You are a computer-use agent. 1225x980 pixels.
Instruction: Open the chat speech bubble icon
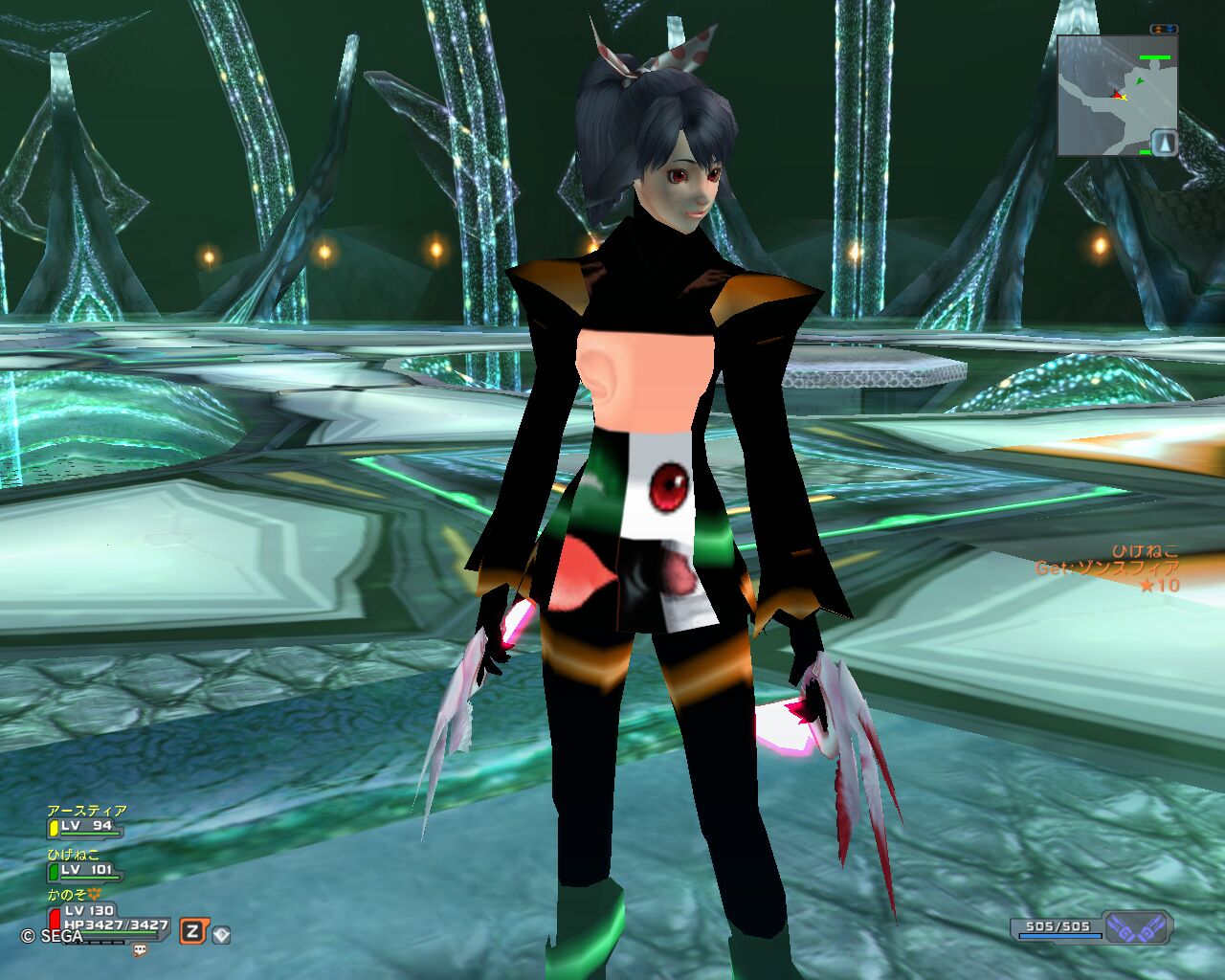(x=141, y=950)
